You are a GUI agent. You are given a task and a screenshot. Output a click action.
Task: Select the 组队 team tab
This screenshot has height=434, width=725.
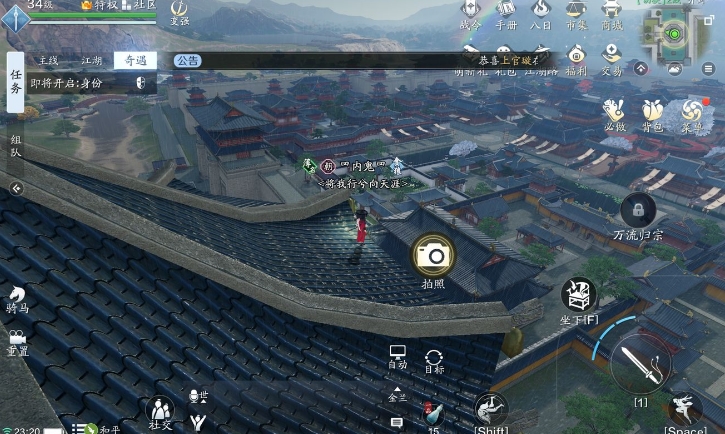pyautogui.click(x=15, y=146)
